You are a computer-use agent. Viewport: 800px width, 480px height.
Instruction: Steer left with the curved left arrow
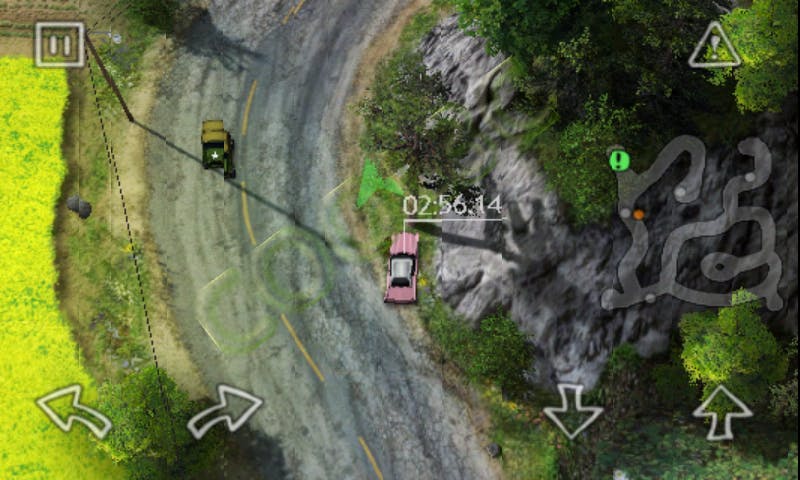pyautogui.click(x=73, y=410)
